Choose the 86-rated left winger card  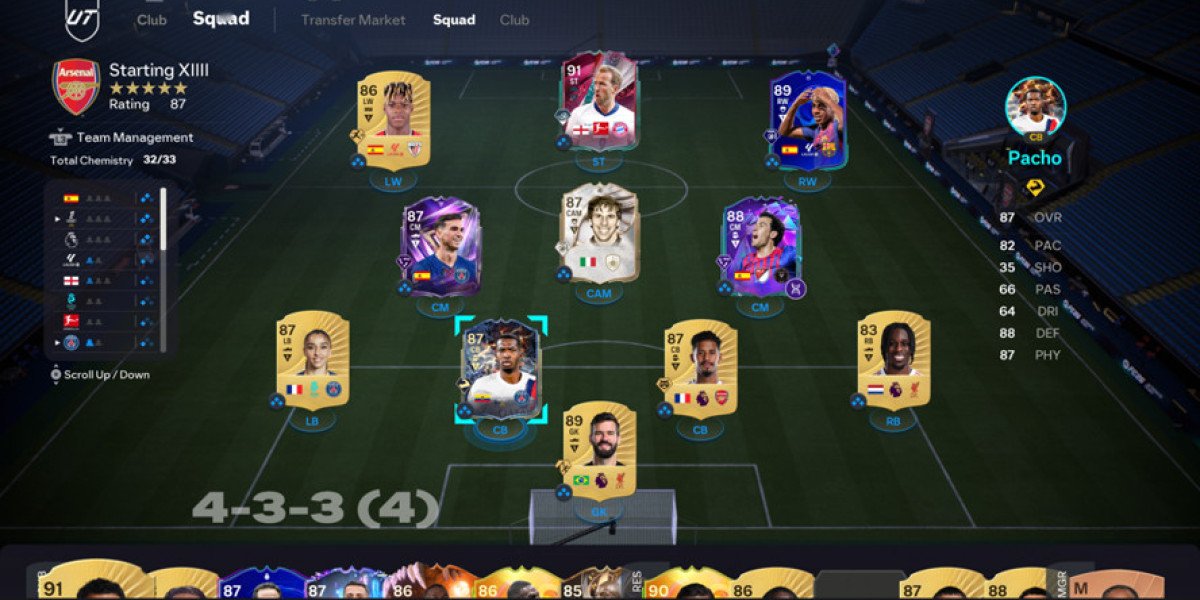pos(393,118)
